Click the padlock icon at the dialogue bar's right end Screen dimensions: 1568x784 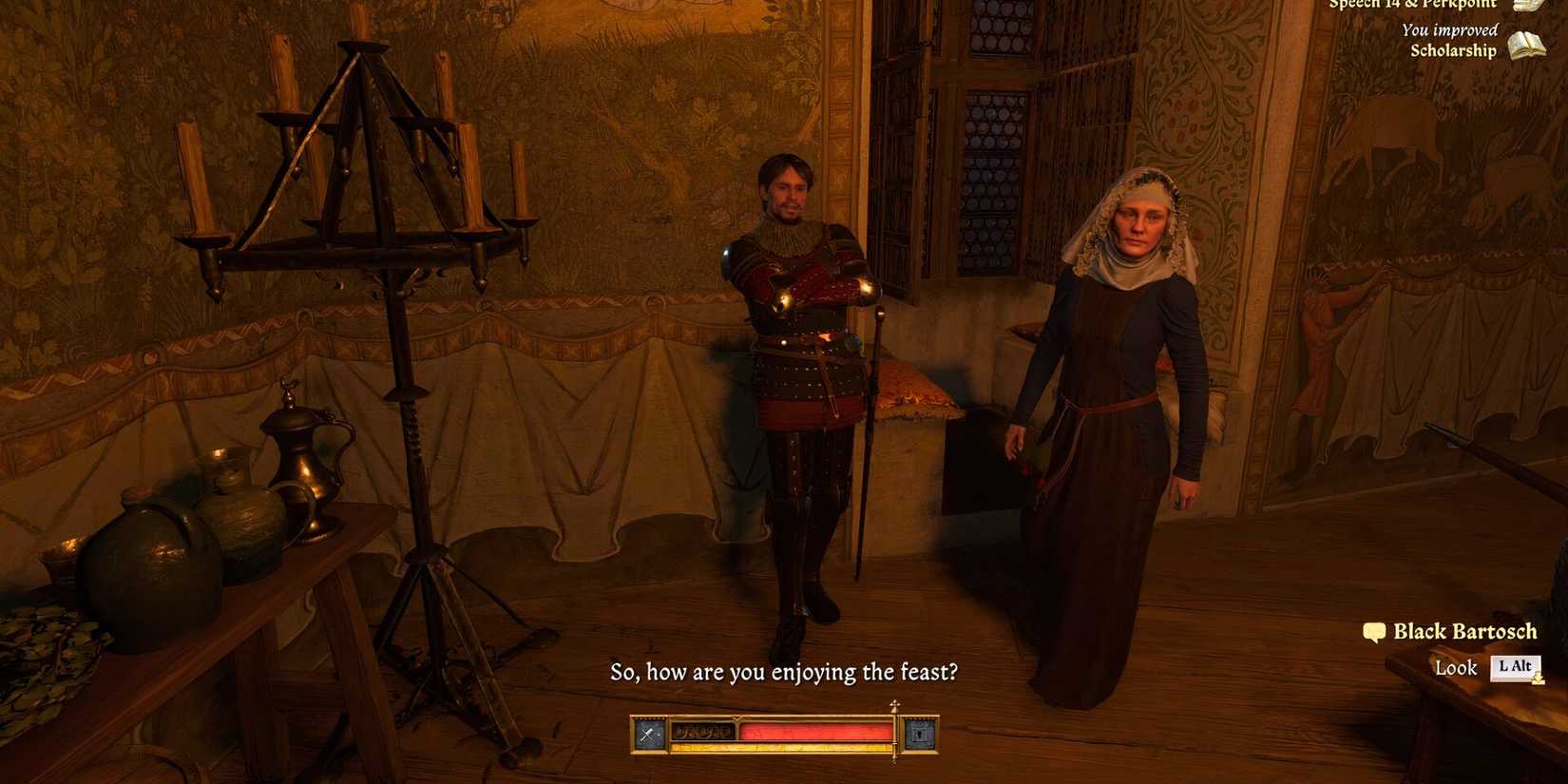pos(921,732)
